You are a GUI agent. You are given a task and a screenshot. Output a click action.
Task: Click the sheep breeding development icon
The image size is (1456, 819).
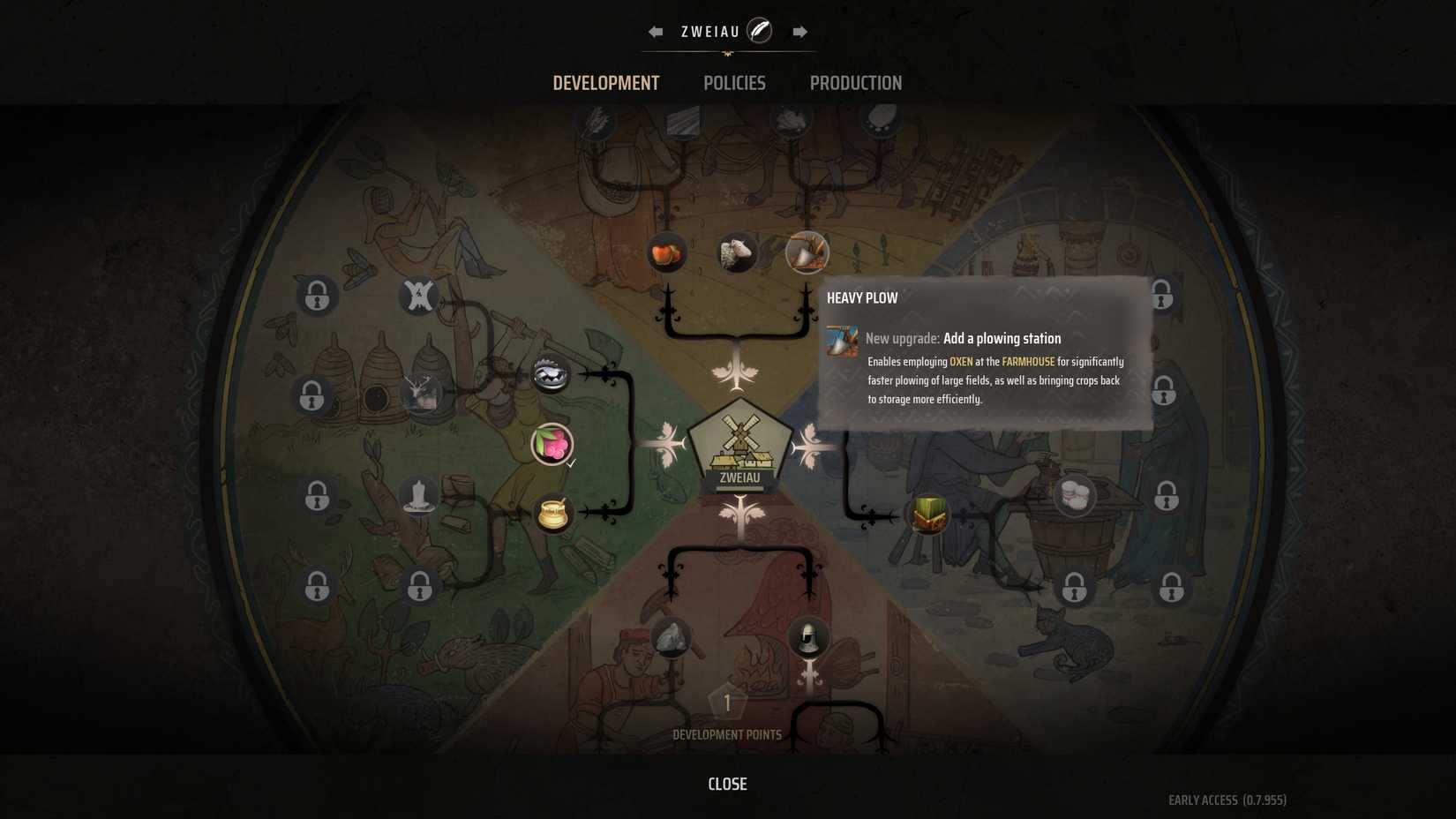tap(737, 253)
